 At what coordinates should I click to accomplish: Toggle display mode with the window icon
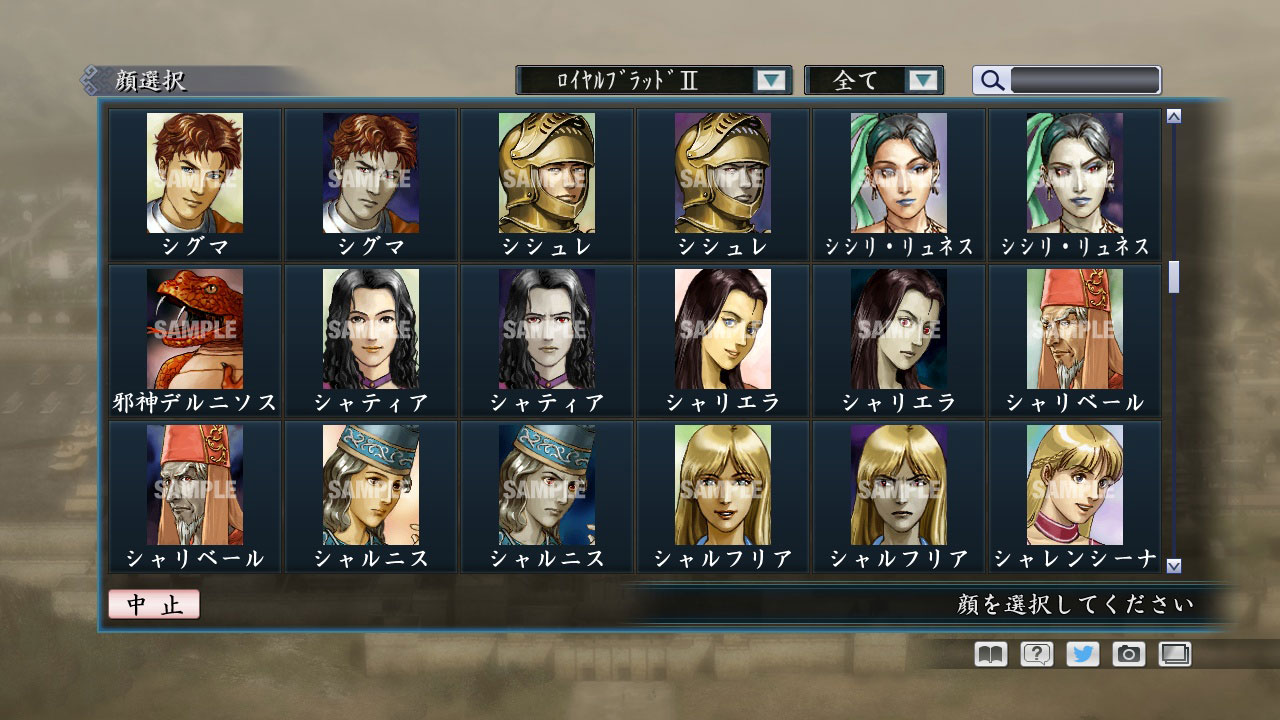pyautogui.click(x=1175, y=654)
